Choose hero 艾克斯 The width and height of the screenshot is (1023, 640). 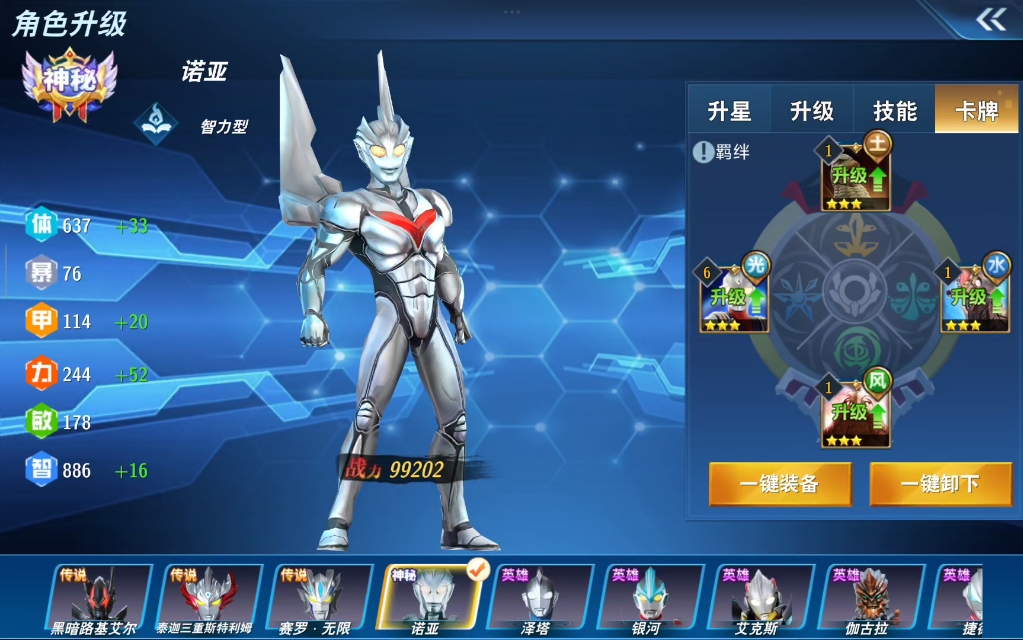[758, 600]
